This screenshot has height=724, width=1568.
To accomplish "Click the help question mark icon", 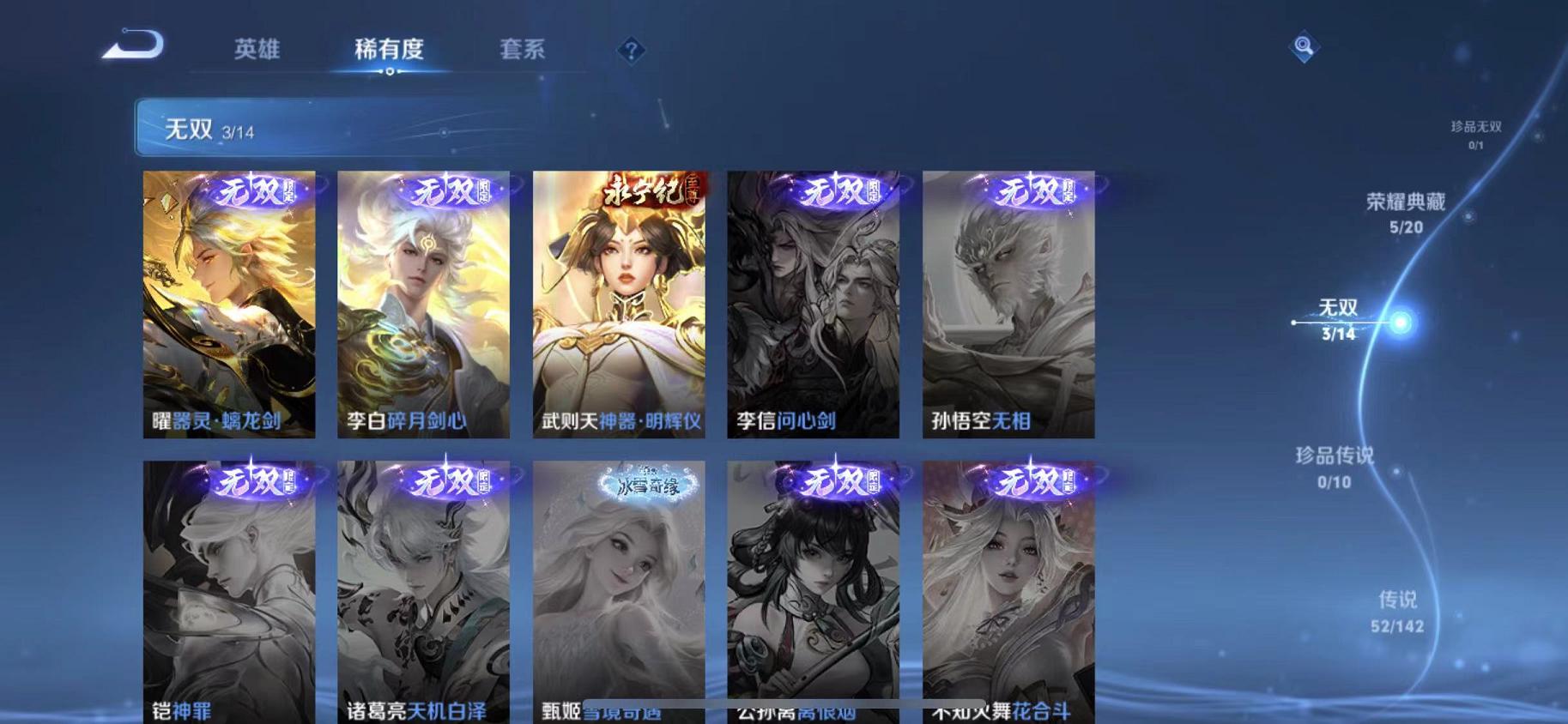I will 632,51.
